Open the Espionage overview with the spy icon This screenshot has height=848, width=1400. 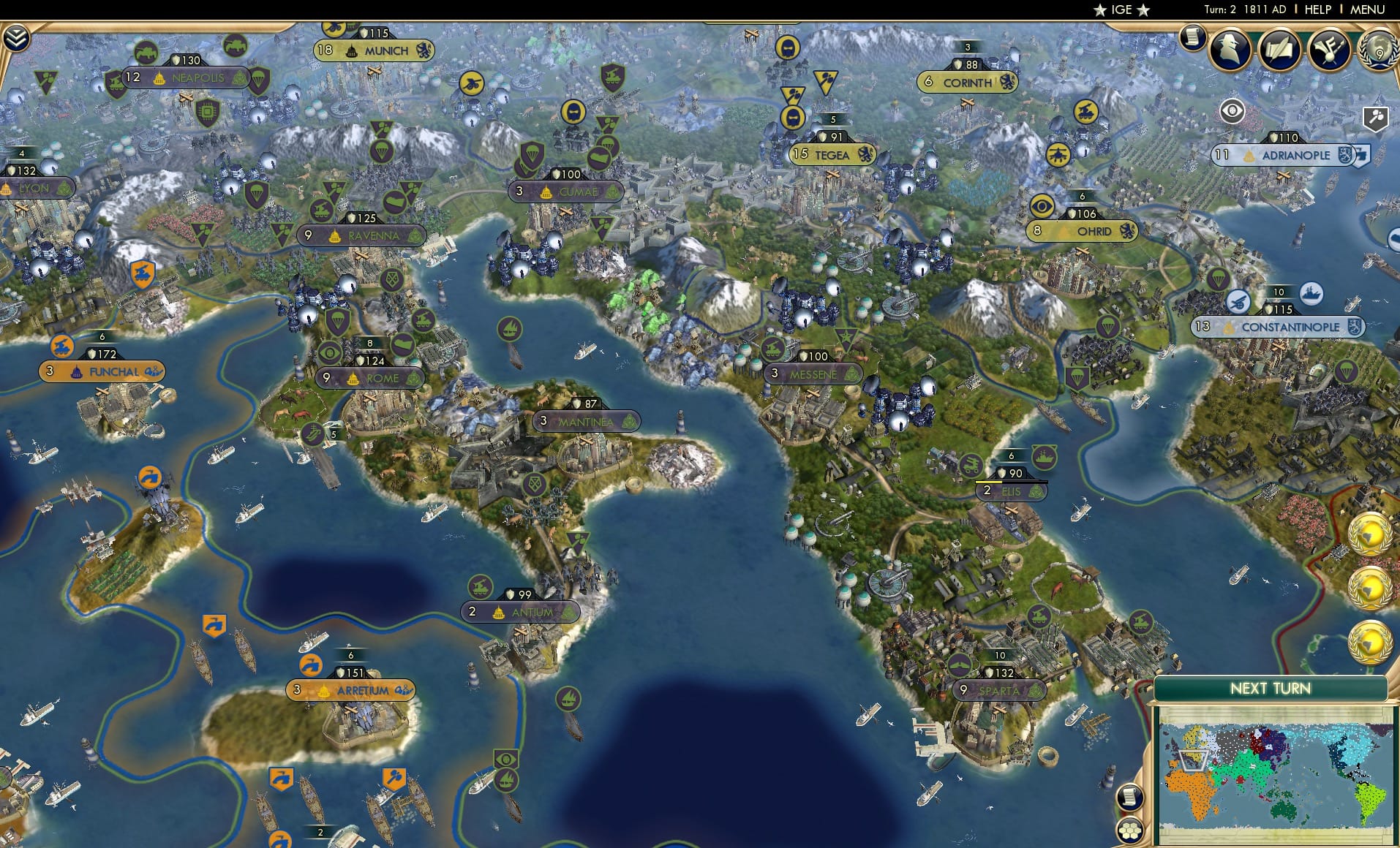(x=1229, y=50)
